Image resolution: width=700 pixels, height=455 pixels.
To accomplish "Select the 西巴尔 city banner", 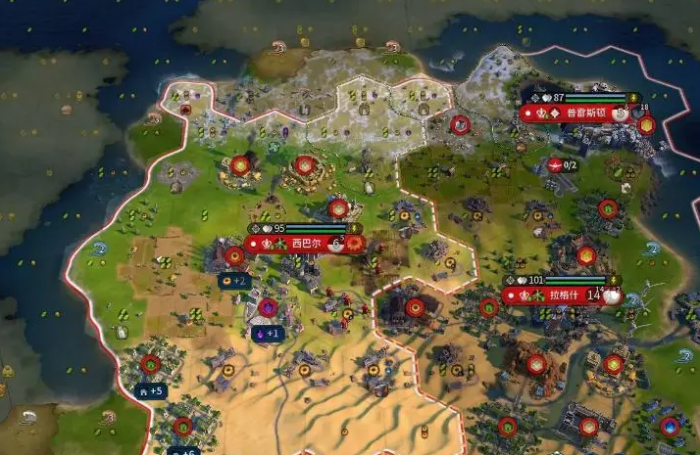I will coord(304,243).
